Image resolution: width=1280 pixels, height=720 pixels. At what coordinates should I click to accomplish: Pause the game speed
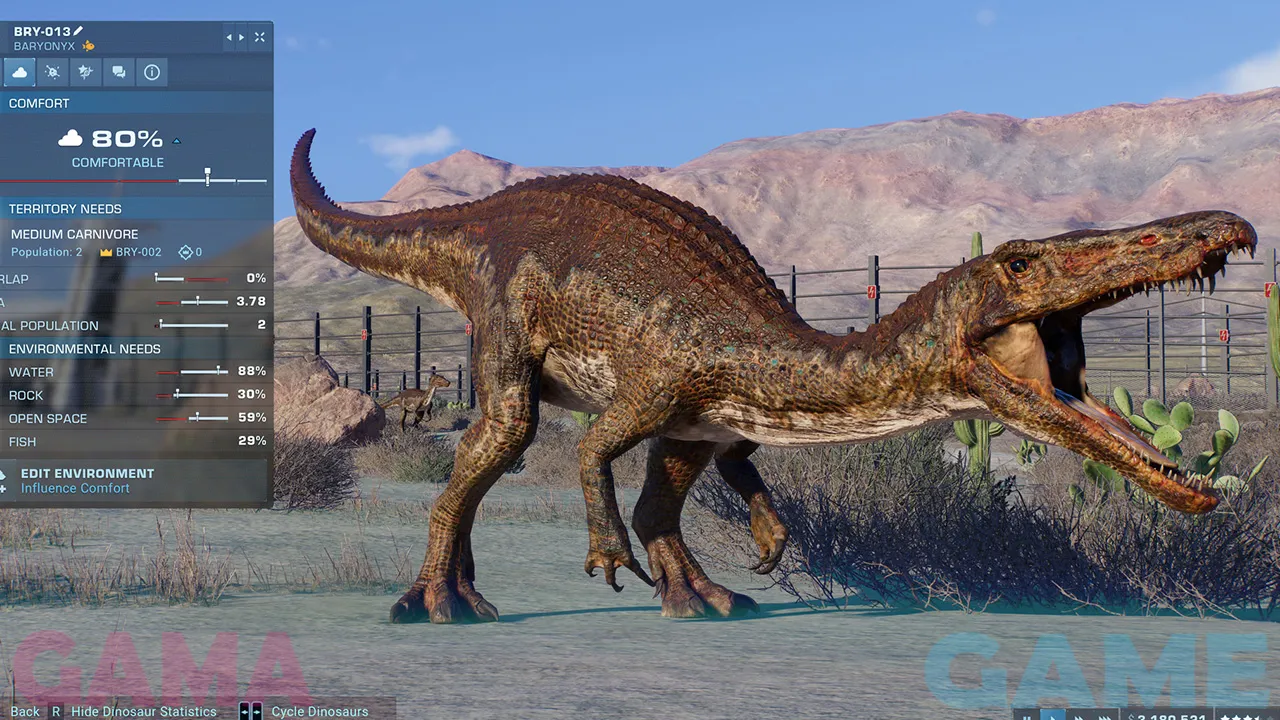click(x=1026, y=716)
